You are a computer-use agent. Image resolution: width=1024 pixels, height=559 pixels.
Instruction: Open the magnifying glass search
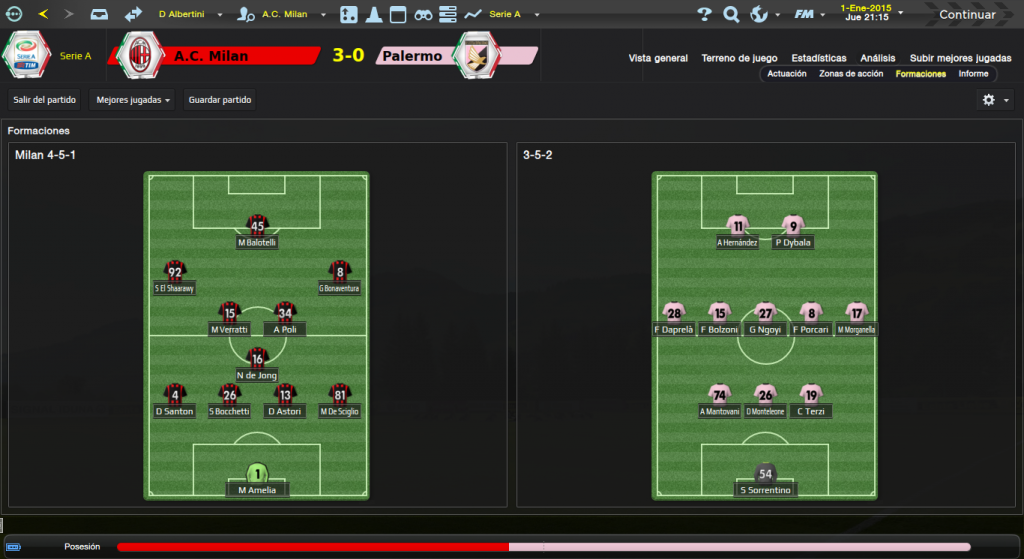point(731,15)
